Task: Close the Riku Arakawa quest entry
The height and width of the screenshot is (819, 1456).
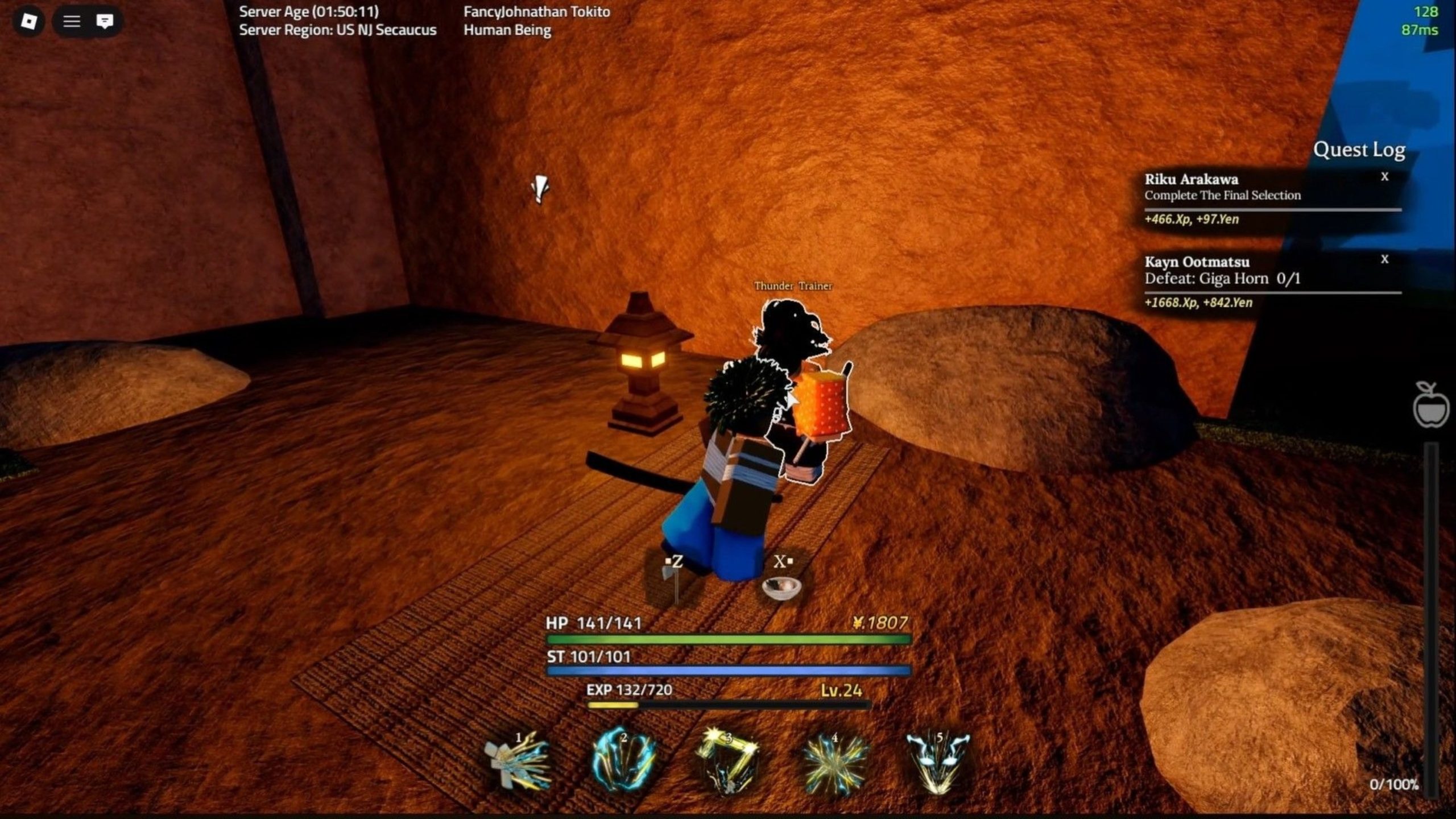Action: click(x=1385, y=177)
